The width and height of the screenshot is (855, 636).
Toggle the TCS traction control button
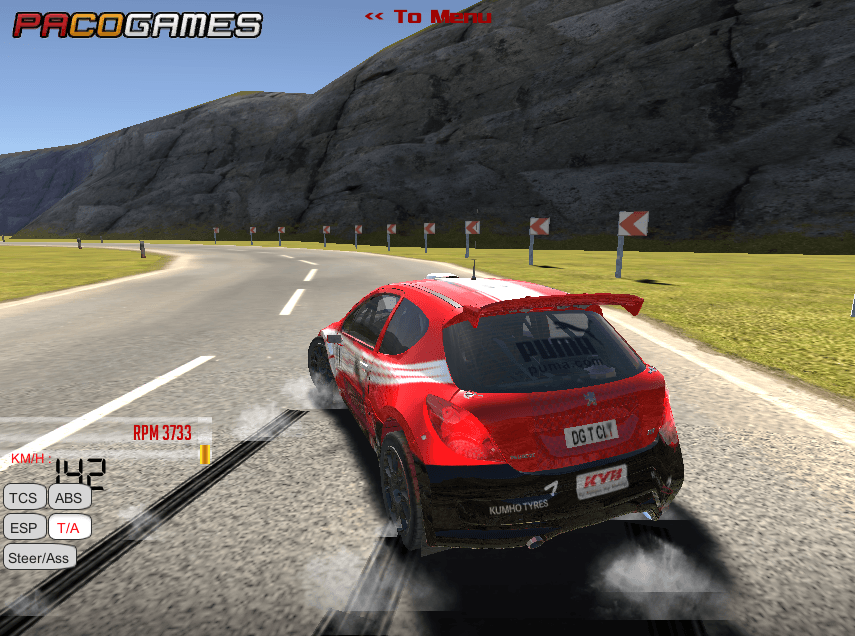24,497
